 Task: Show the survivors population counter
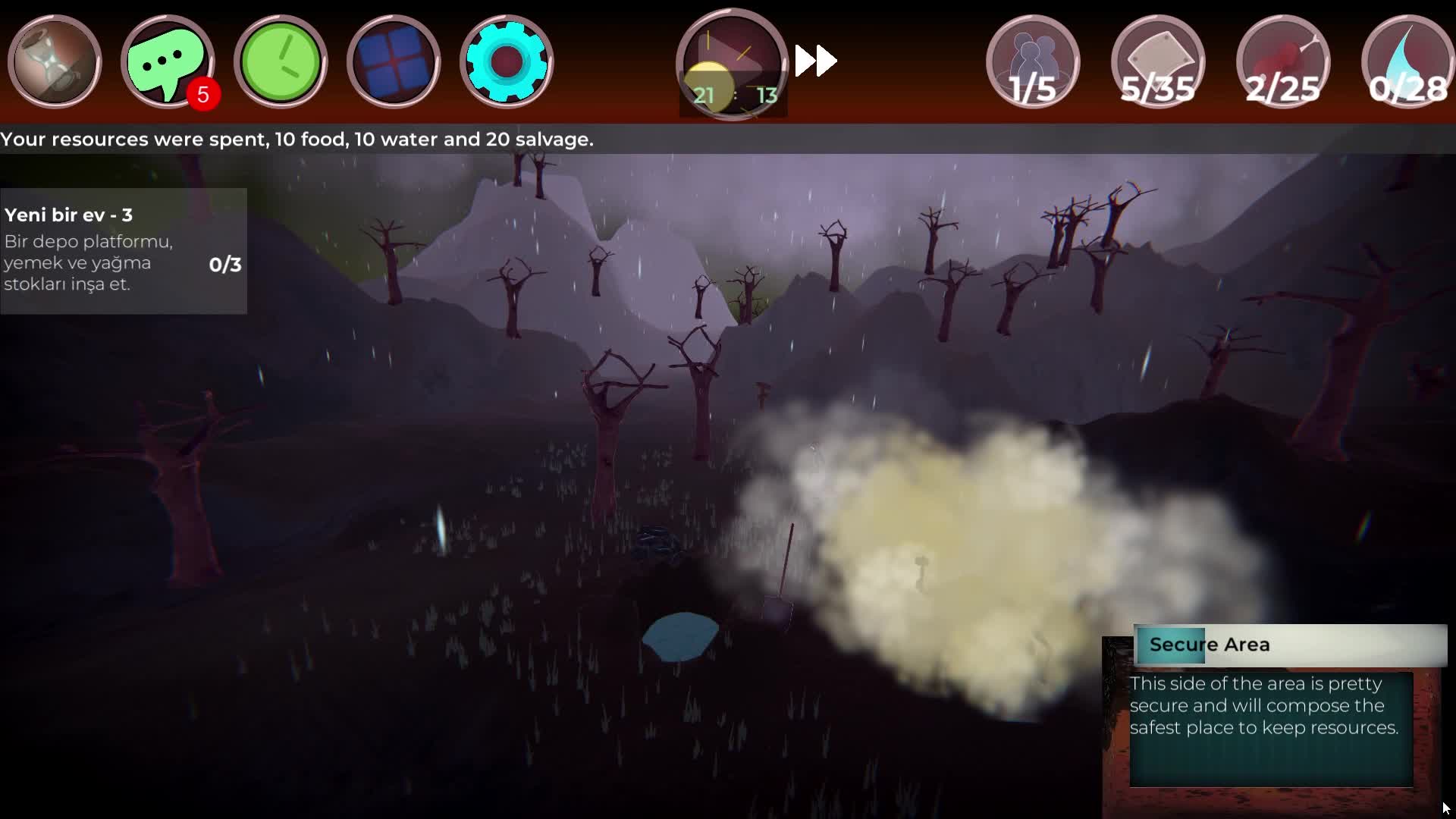(1033, 62)
